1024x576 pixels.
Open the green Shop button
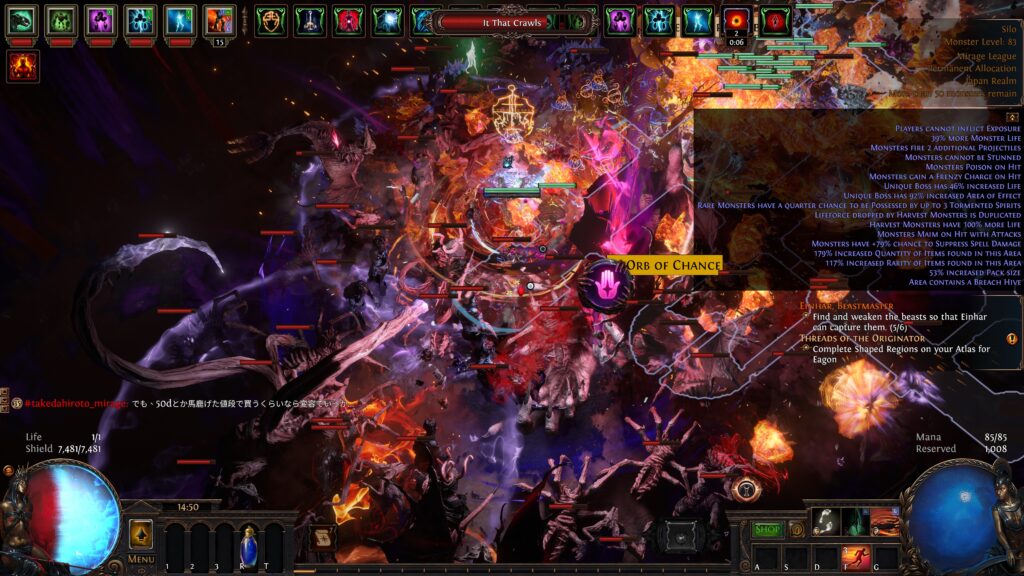pos(768,529)
